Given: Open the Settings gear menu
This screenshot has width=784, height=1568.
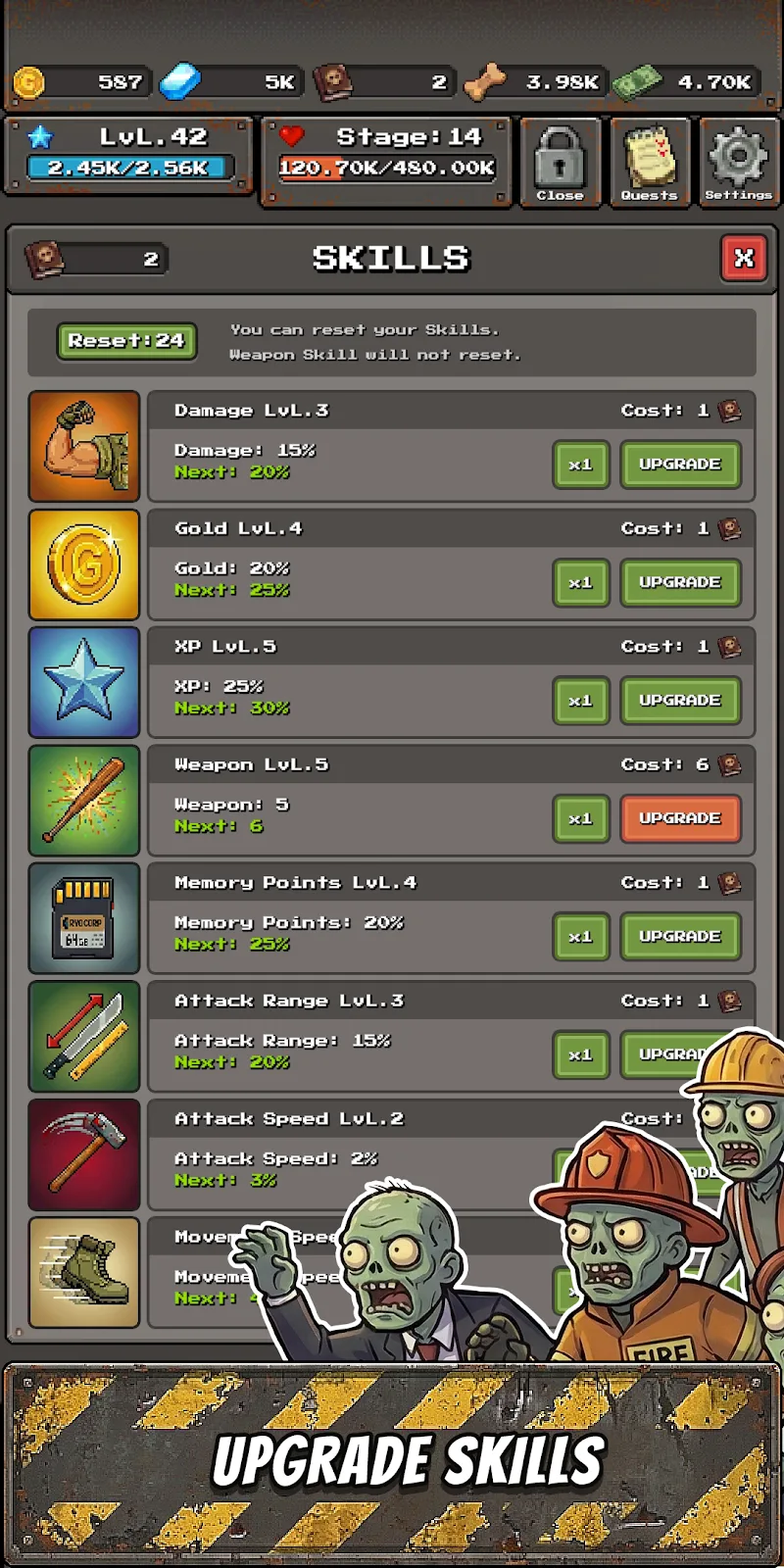Looking at the screenshot, I should tap(738, 162).
